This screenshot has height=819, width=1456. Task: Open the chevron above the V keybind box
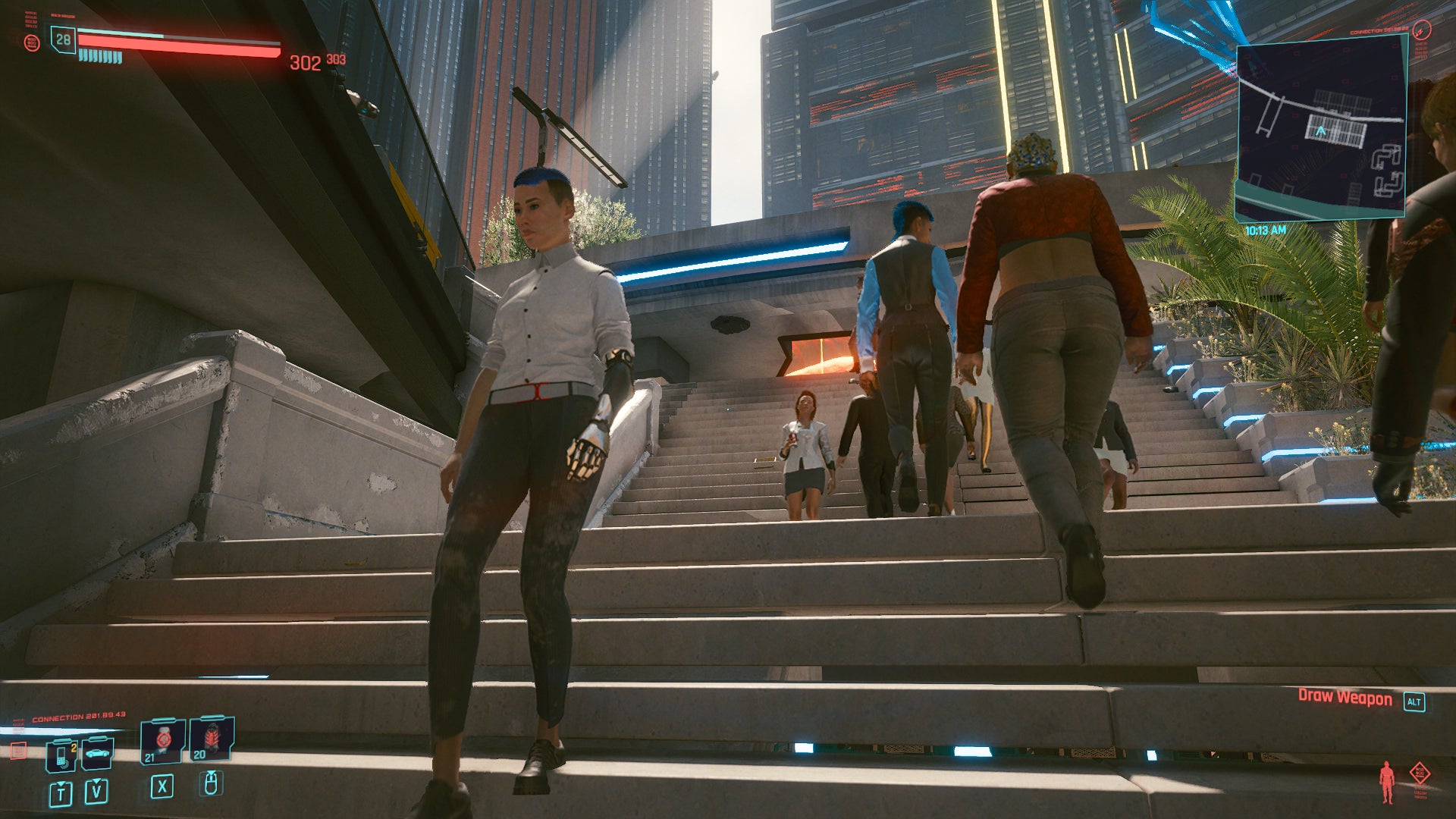coord(96,781)
